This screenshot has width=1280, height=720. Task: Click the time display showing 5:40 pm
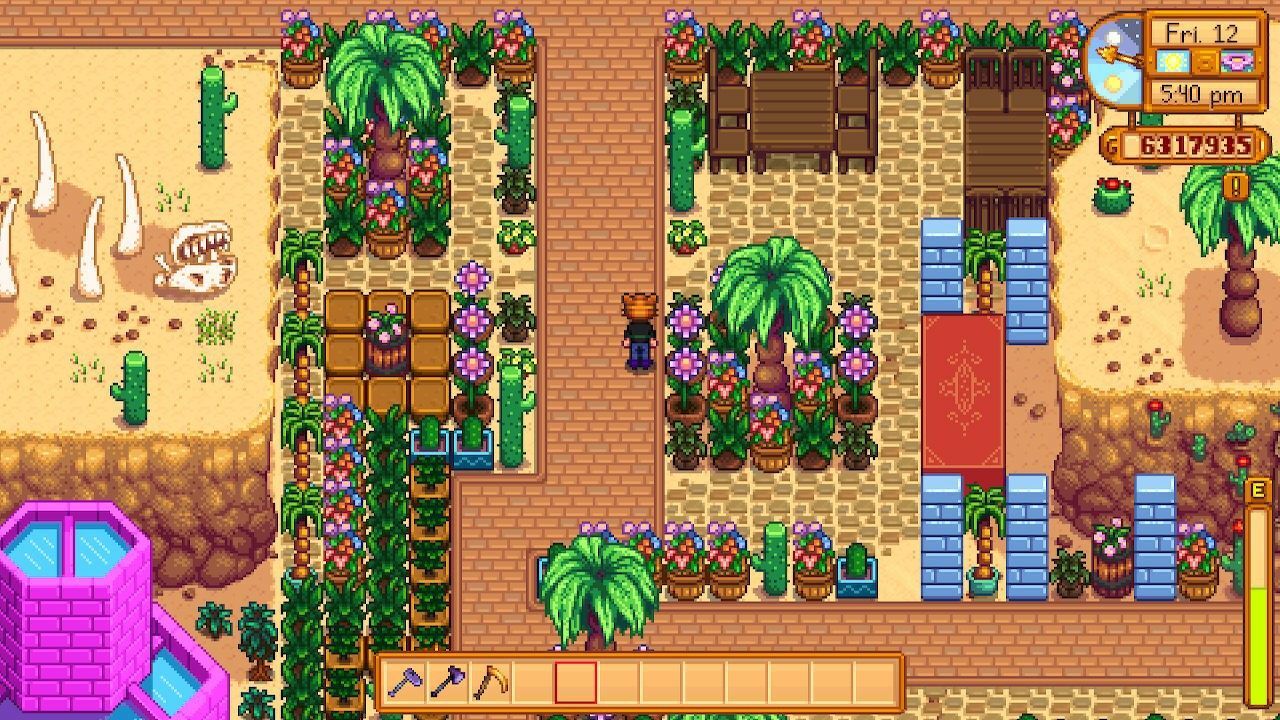pos(1202,92)
